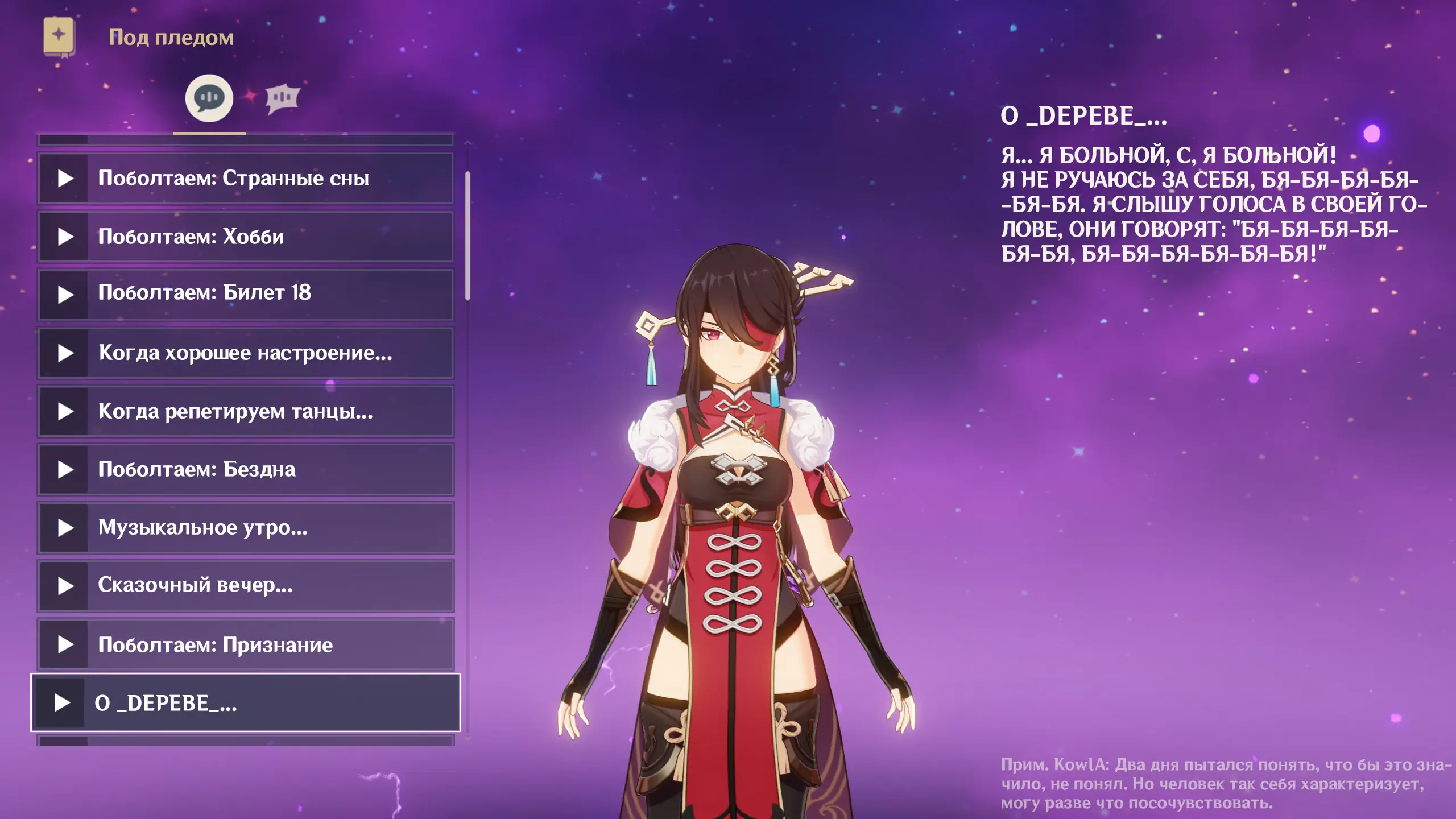Play «Поболтаем: Признание» voice line
1456x819 pixels.
click(x=65, y=644)
